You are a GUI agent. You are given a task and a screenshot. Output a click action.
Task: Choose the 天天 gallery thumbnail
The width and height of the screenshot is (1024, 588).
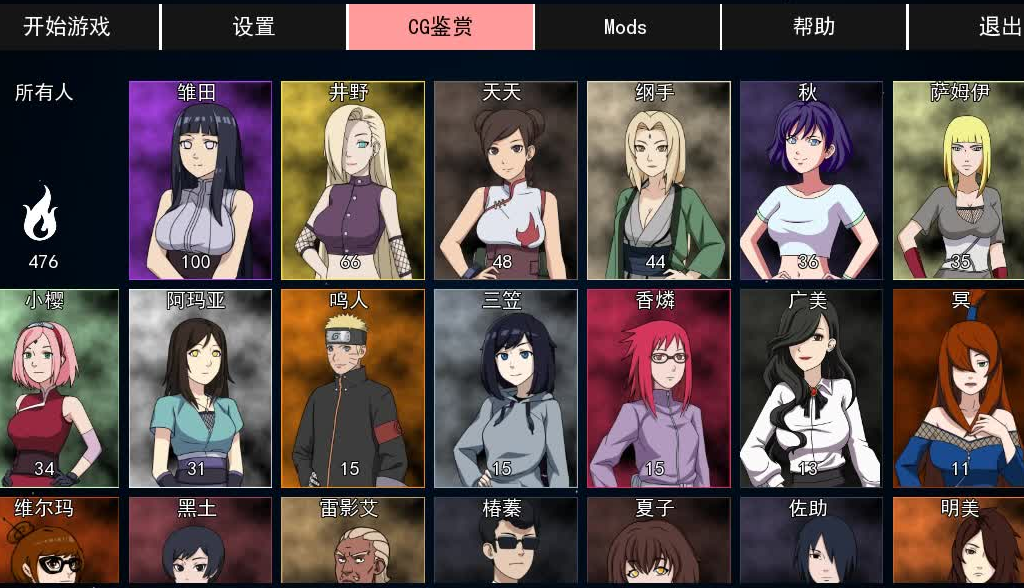[x=505, y=180]
